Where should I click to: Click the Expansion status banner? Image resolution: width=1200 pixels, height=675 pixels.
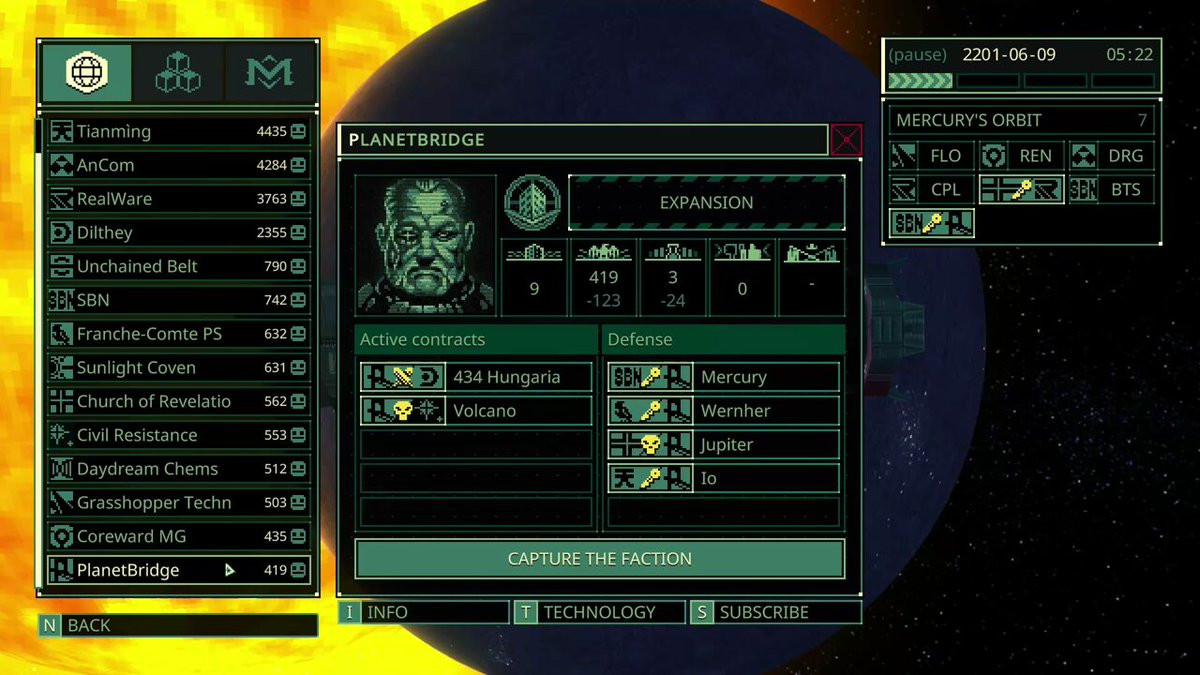706,202
